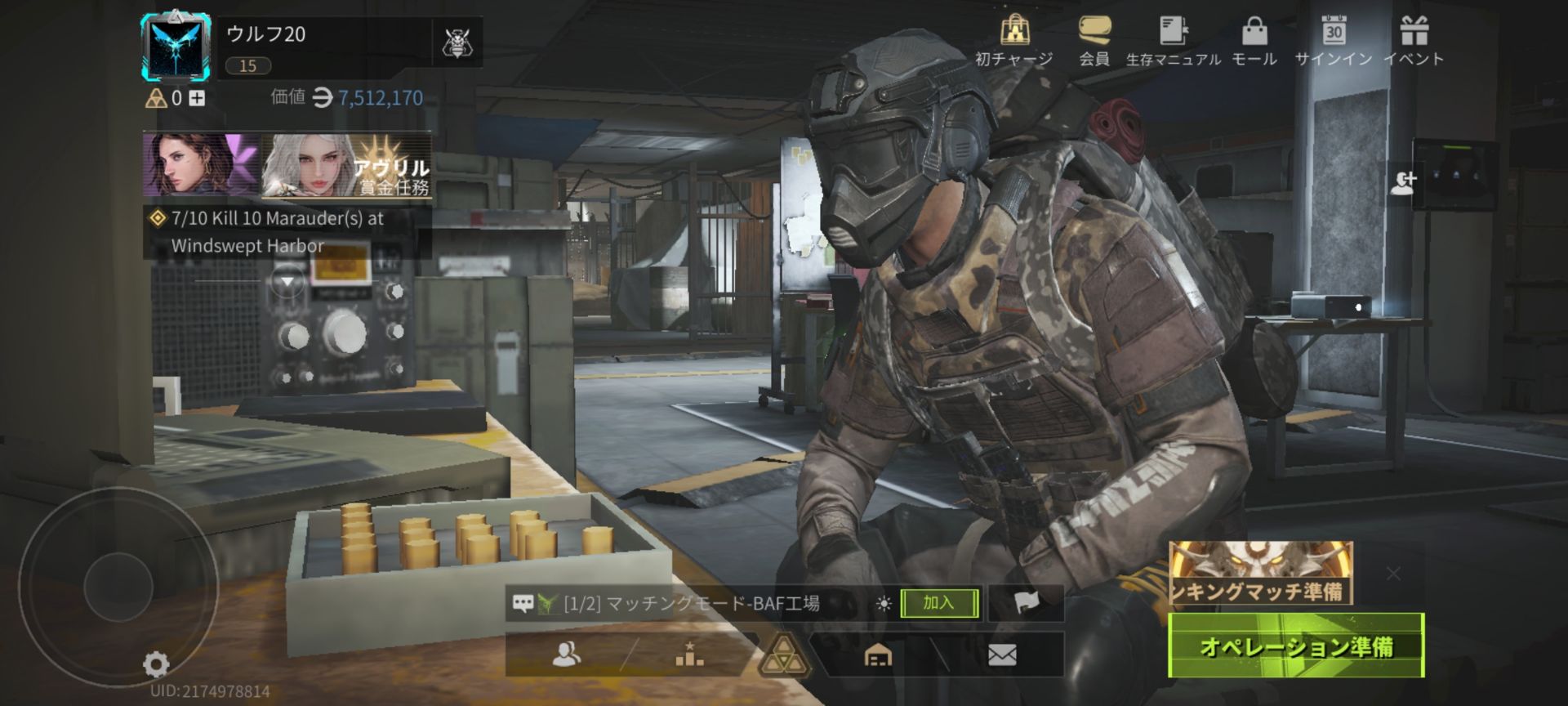This screenshot has height=706, width=1568.
Task: Open the leaderboard podium icon
Action: pyautogui.click(x=689, y=655)
